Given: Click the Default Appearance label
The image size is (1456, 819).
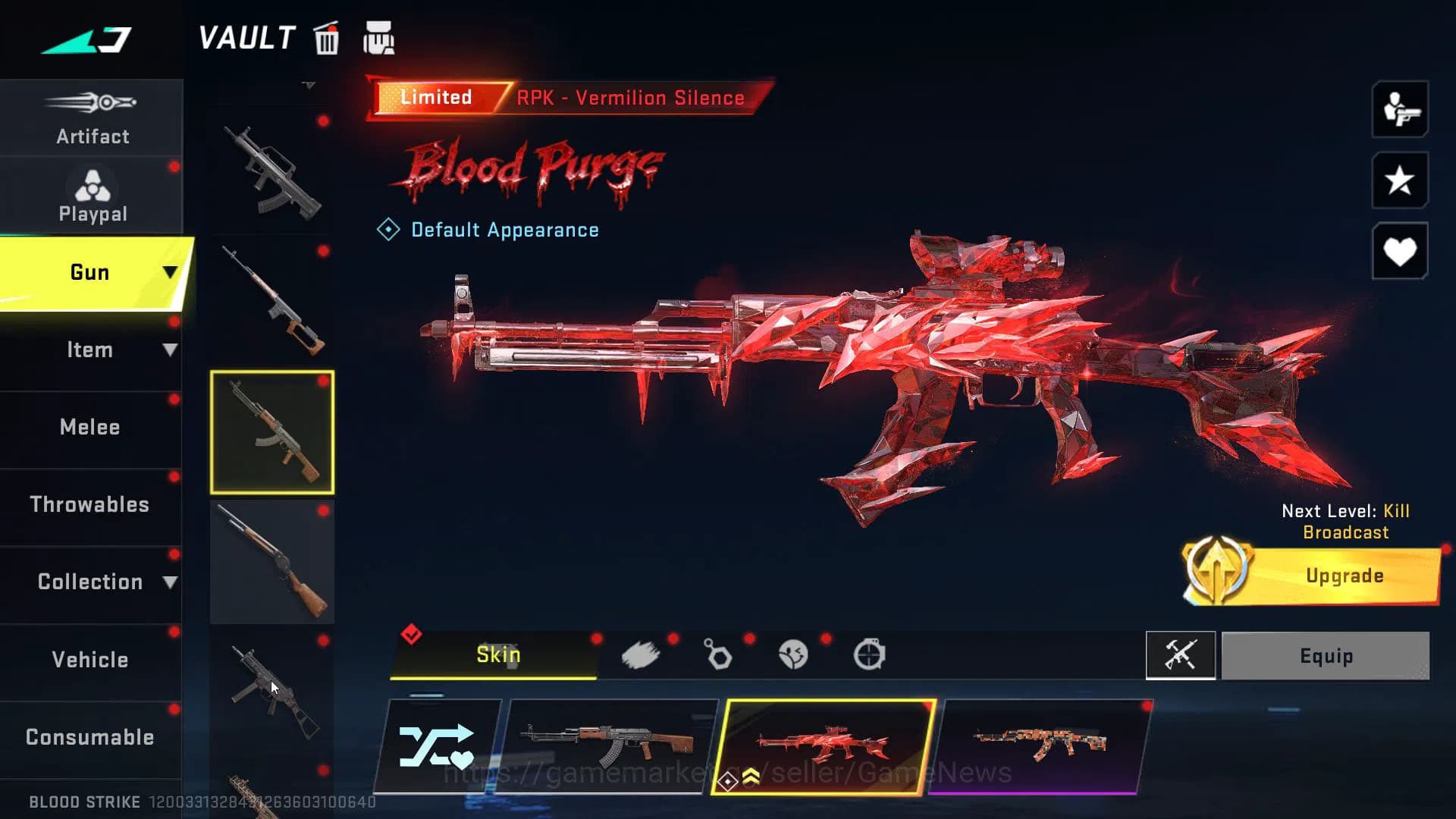Looking at the screenshot, I should pos(504,230).
